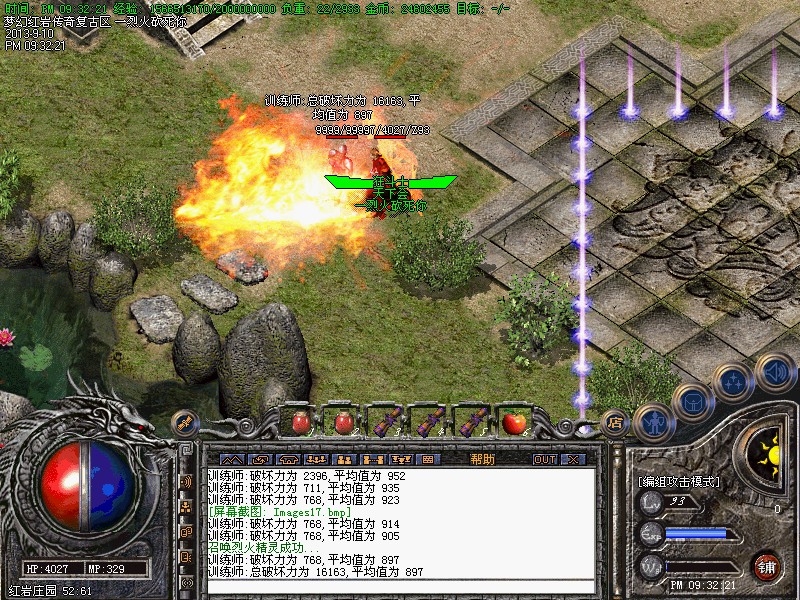This screenshot has width=800, height=600.
Task: Open the bag inventory icon
Action: [x=692, y=402]
